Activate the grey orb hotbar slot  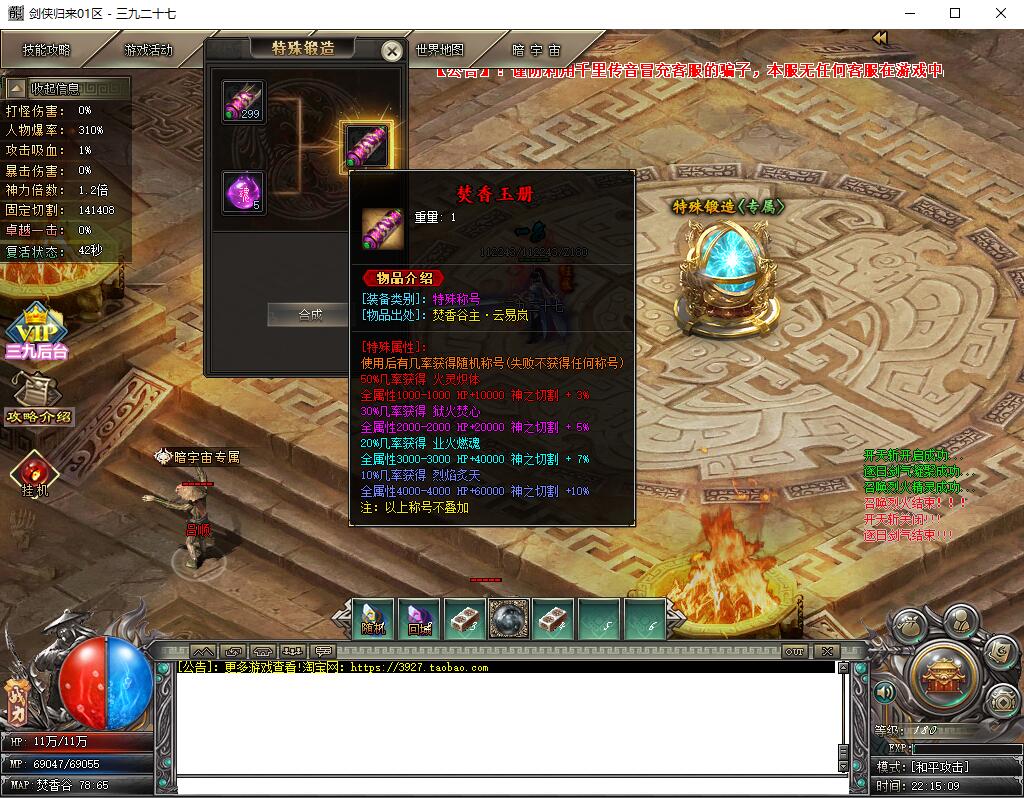[x=509, y=619]
